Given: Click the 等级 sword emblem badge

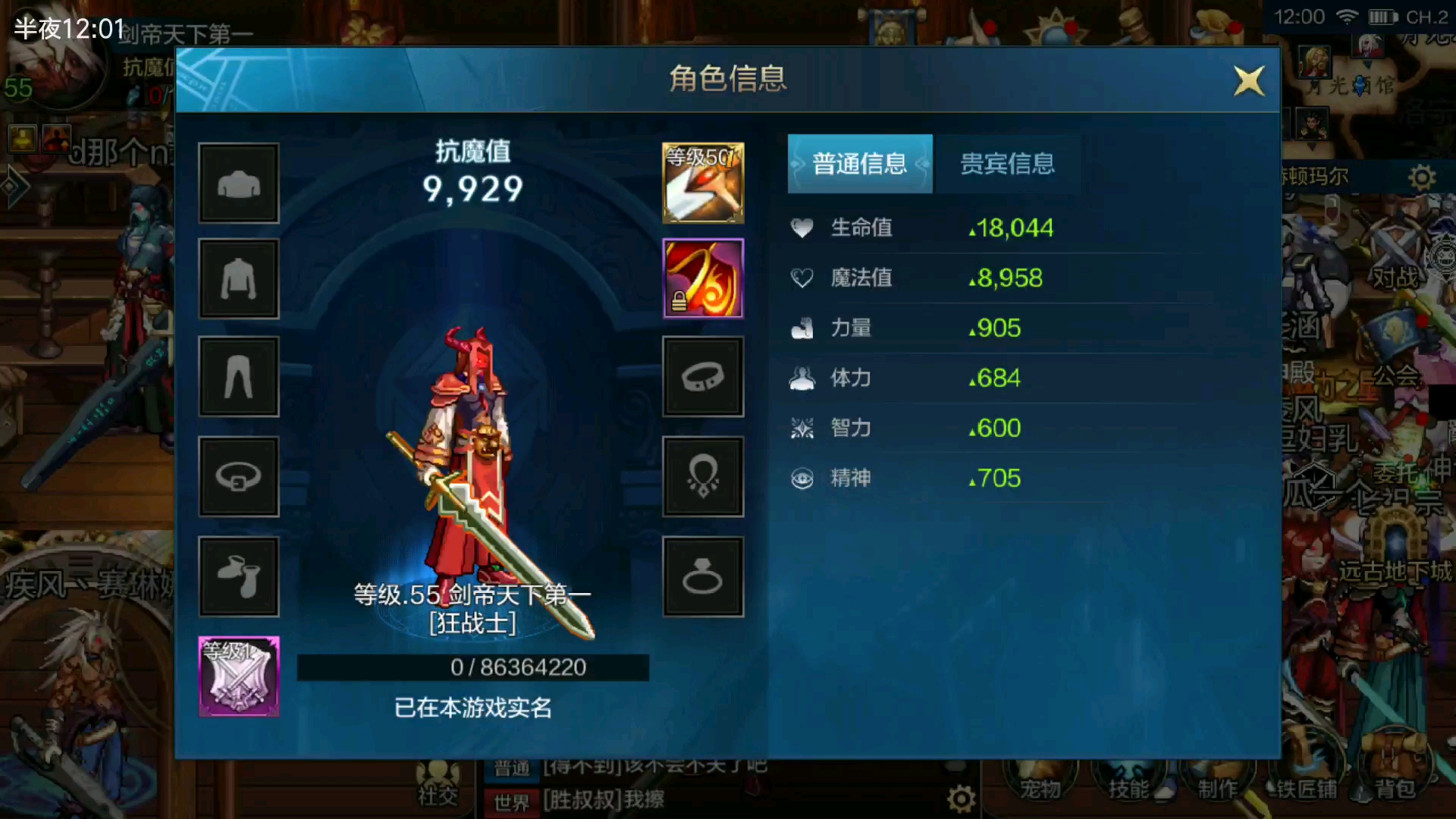Looking at the screenshot, I should pos(239,675).
